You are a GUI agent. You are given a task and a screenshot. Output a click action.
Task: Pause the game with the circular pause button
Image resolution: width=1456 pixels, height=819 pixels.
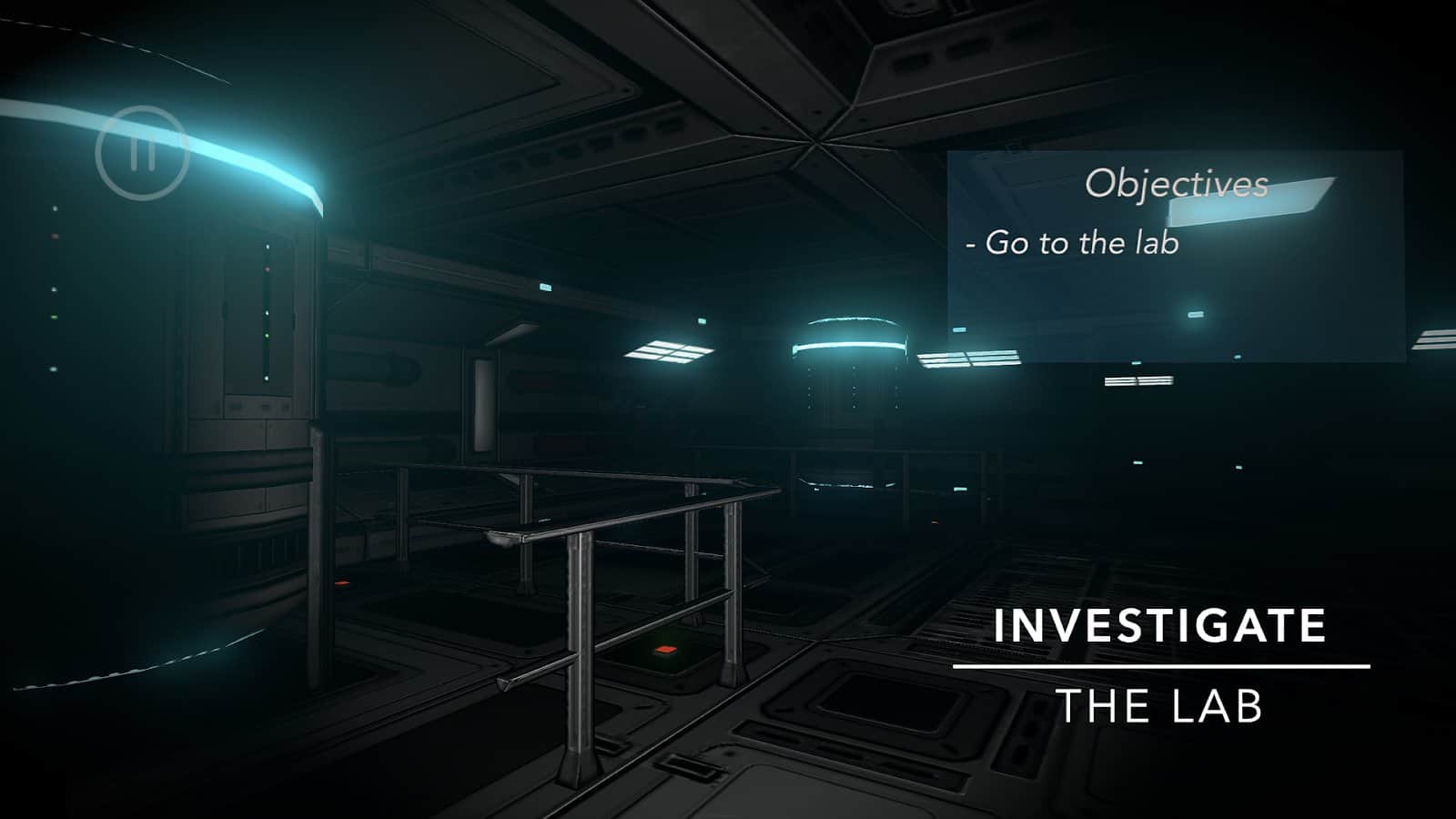pos(142,153)
